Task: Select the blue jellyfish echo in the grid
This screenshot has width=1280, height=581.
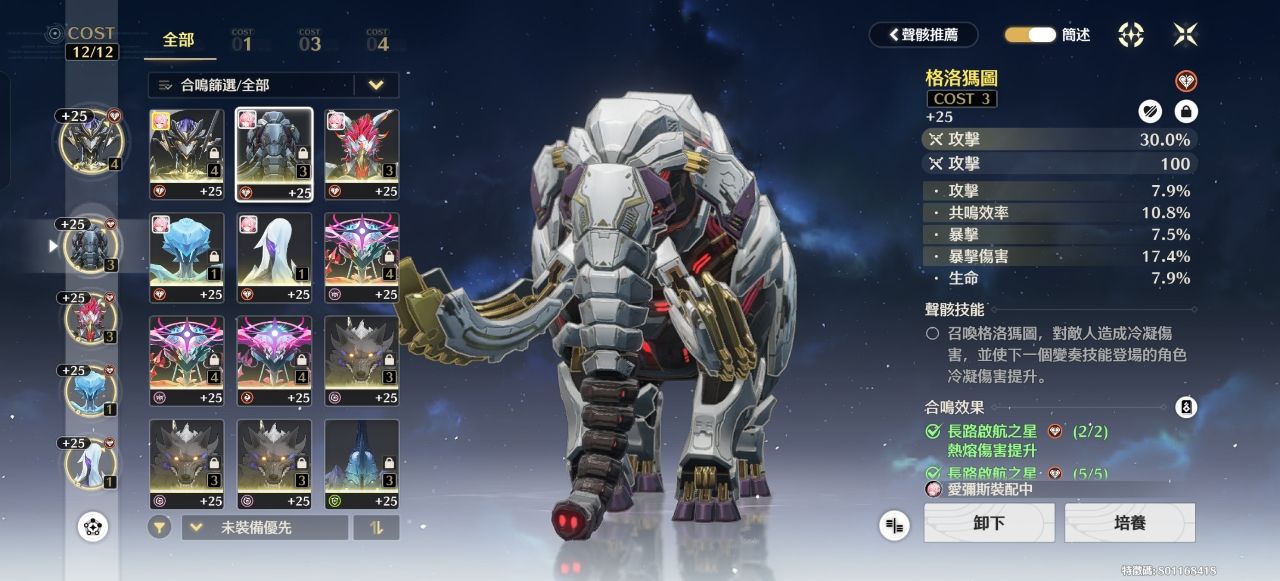Action: coord(187,257)
